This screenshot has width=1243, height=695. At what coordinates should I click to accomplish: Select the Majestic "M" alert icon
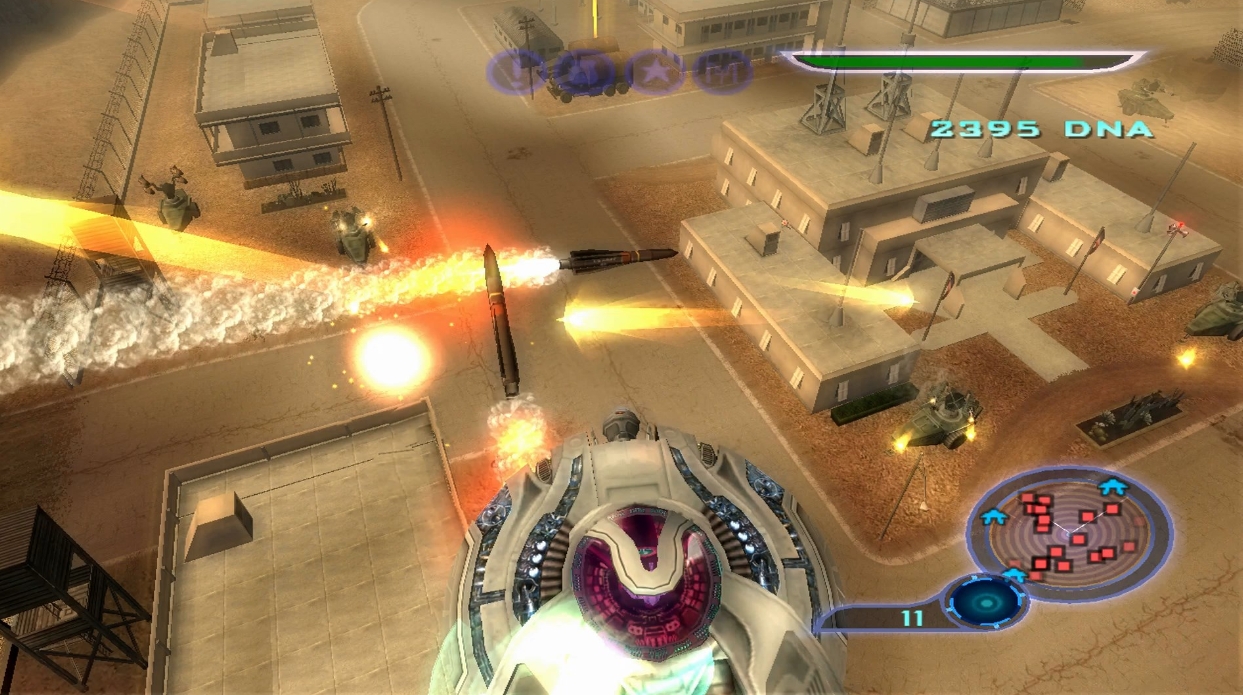pyautogui.click(x=723, y=72)
